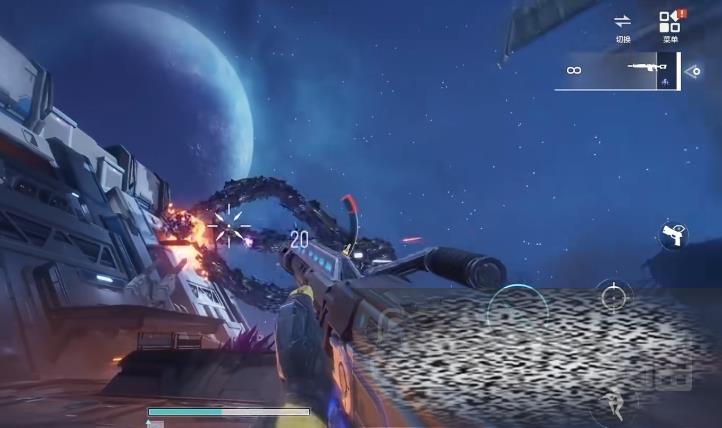Tap the running figure dash button
Image resolution: width=722 pixels, height=428 pixels.
[613, 404]
